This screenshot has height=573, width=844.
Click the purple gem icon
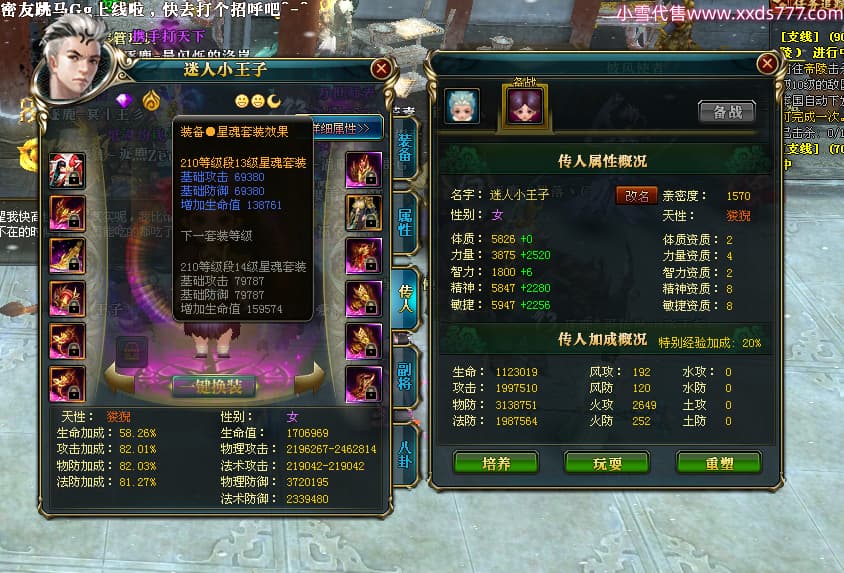pos(125,101)
